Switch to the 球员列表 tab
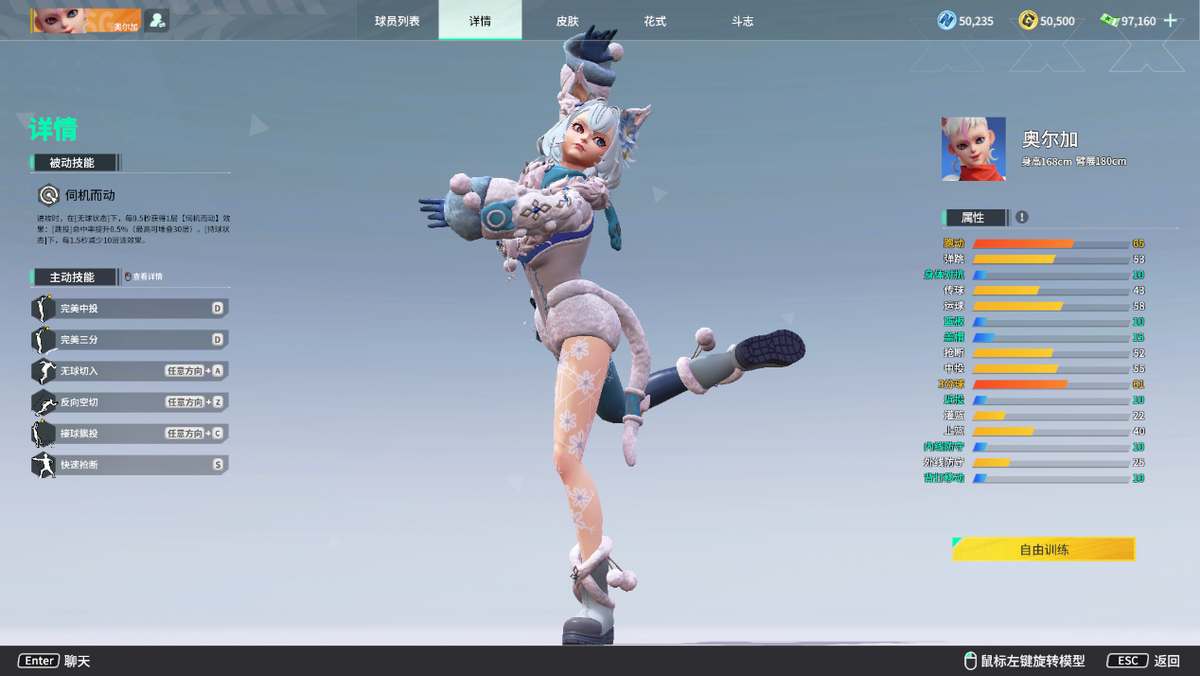 point(397,21)
